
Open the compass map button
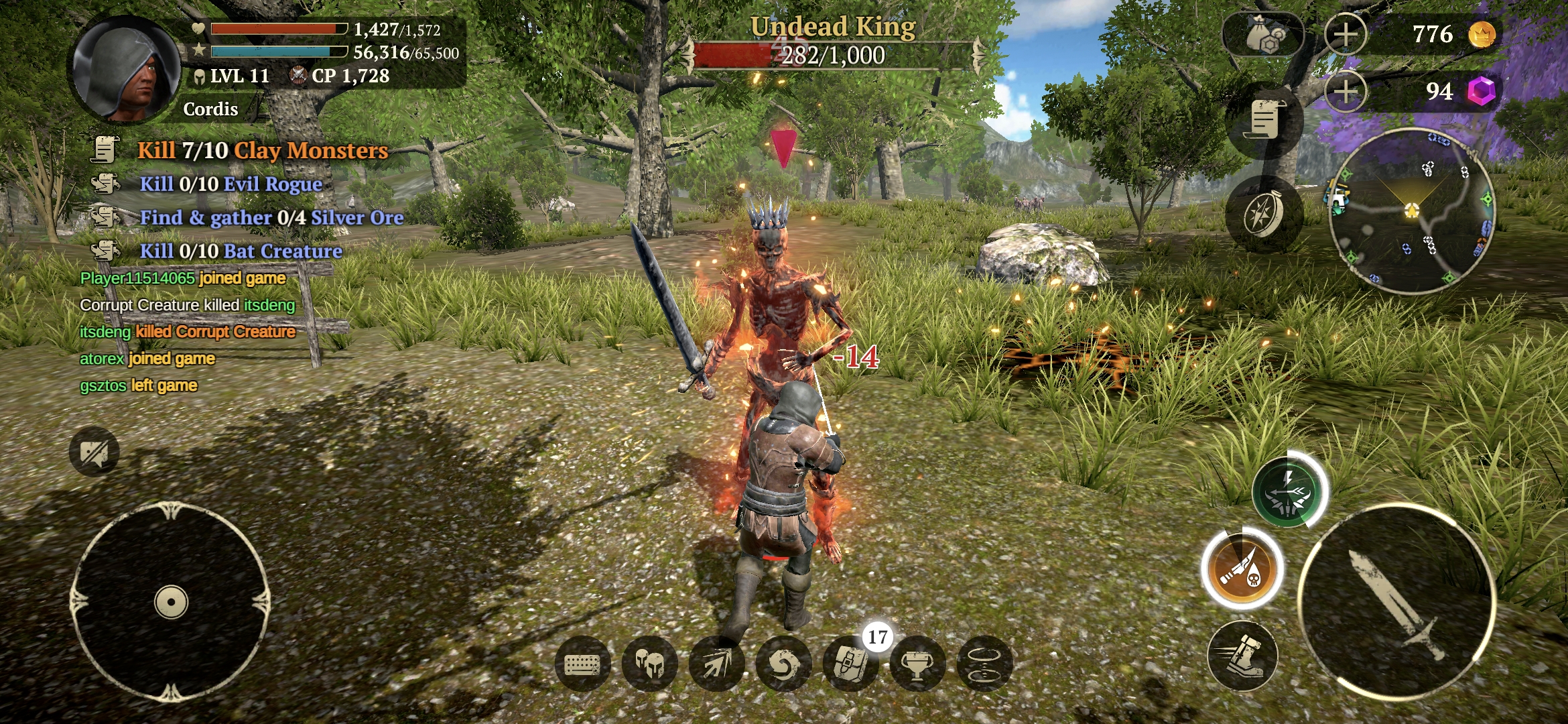point(1264,215)
